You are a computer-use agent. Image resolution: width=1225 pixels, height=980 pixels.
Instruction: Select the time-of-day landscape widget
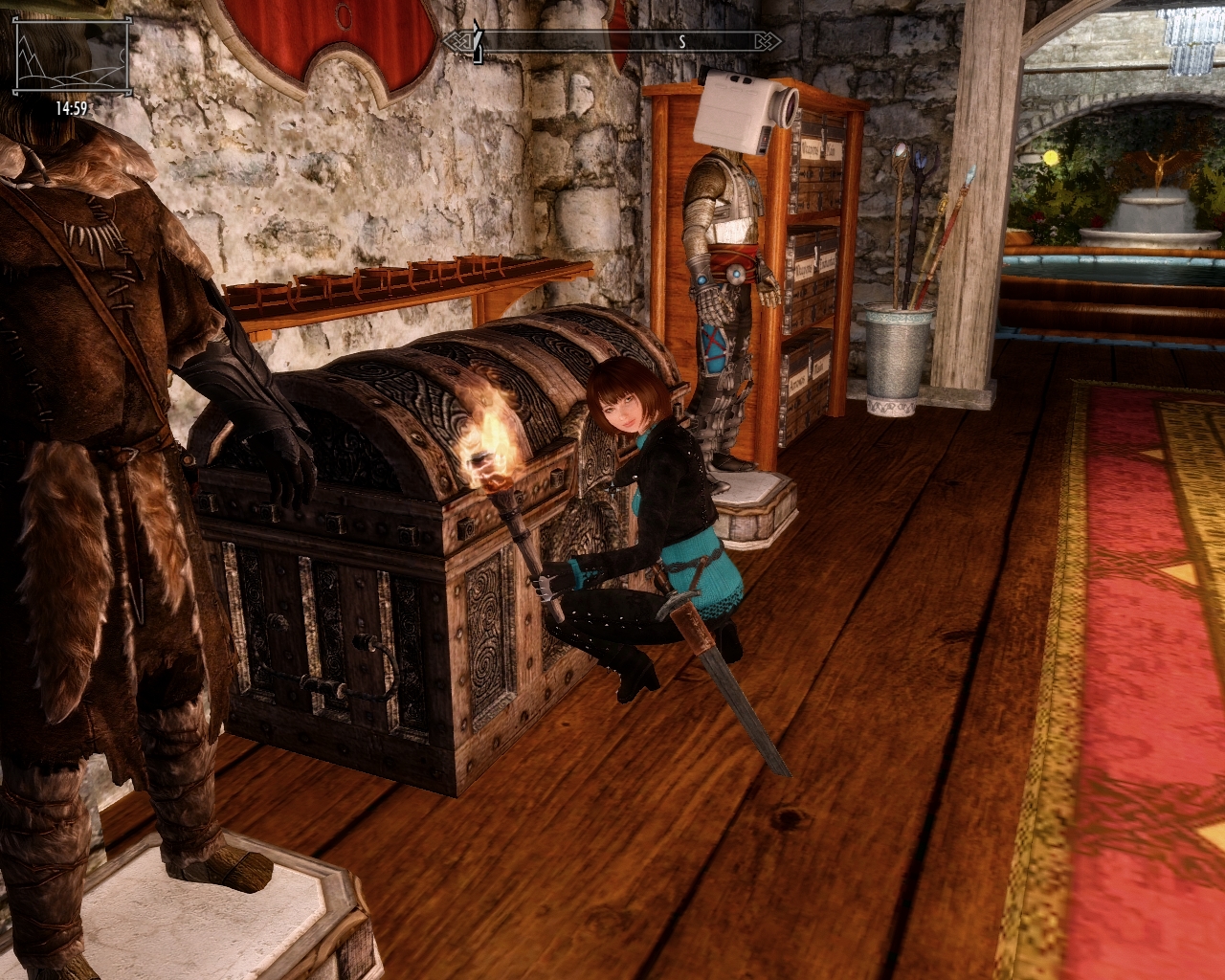tap(71, 60)
